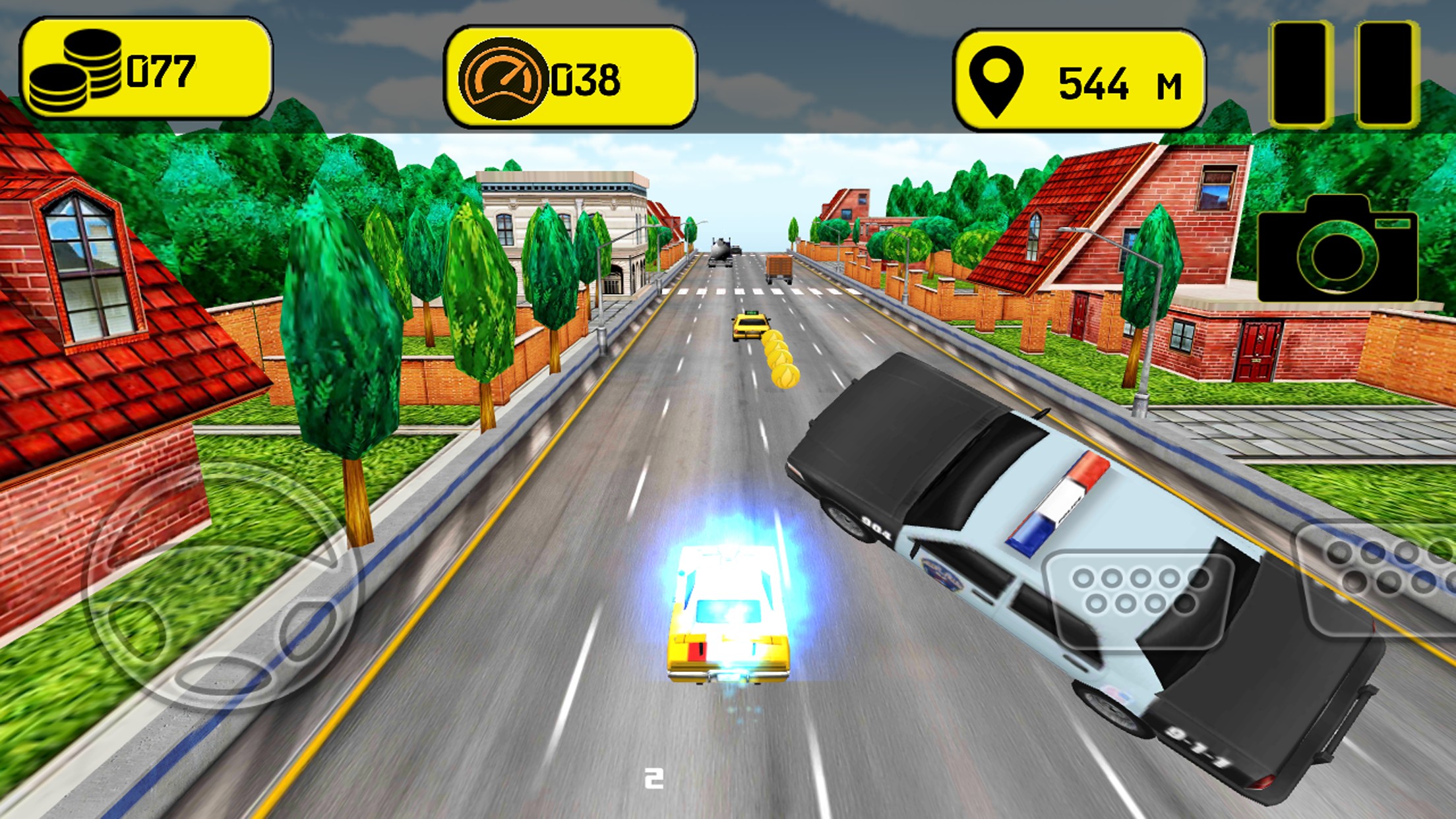Tap the steering wheel control
This screenshot has width=1456, height=819.
click(x=223, y=584)
